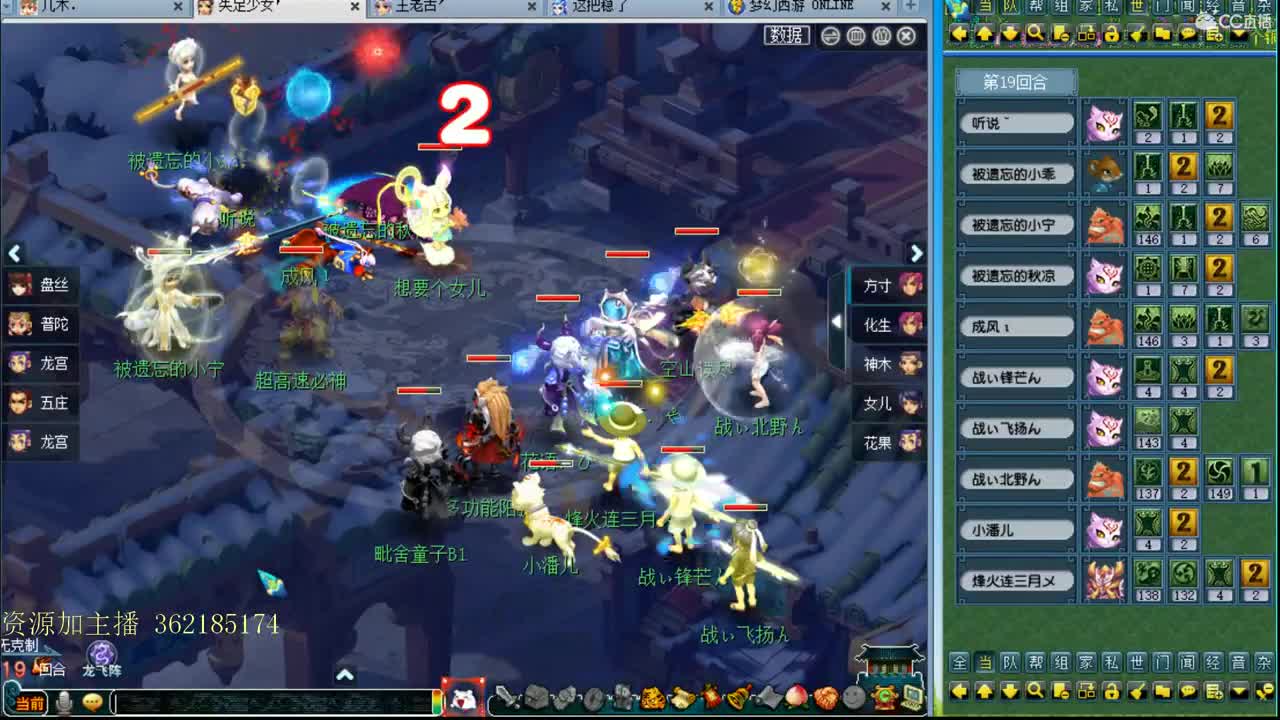Image resolution: width=1280 pixels, height=720 pixels.
Task: Click the bell icon in the bottom taskbar
Action: (737, 698)
